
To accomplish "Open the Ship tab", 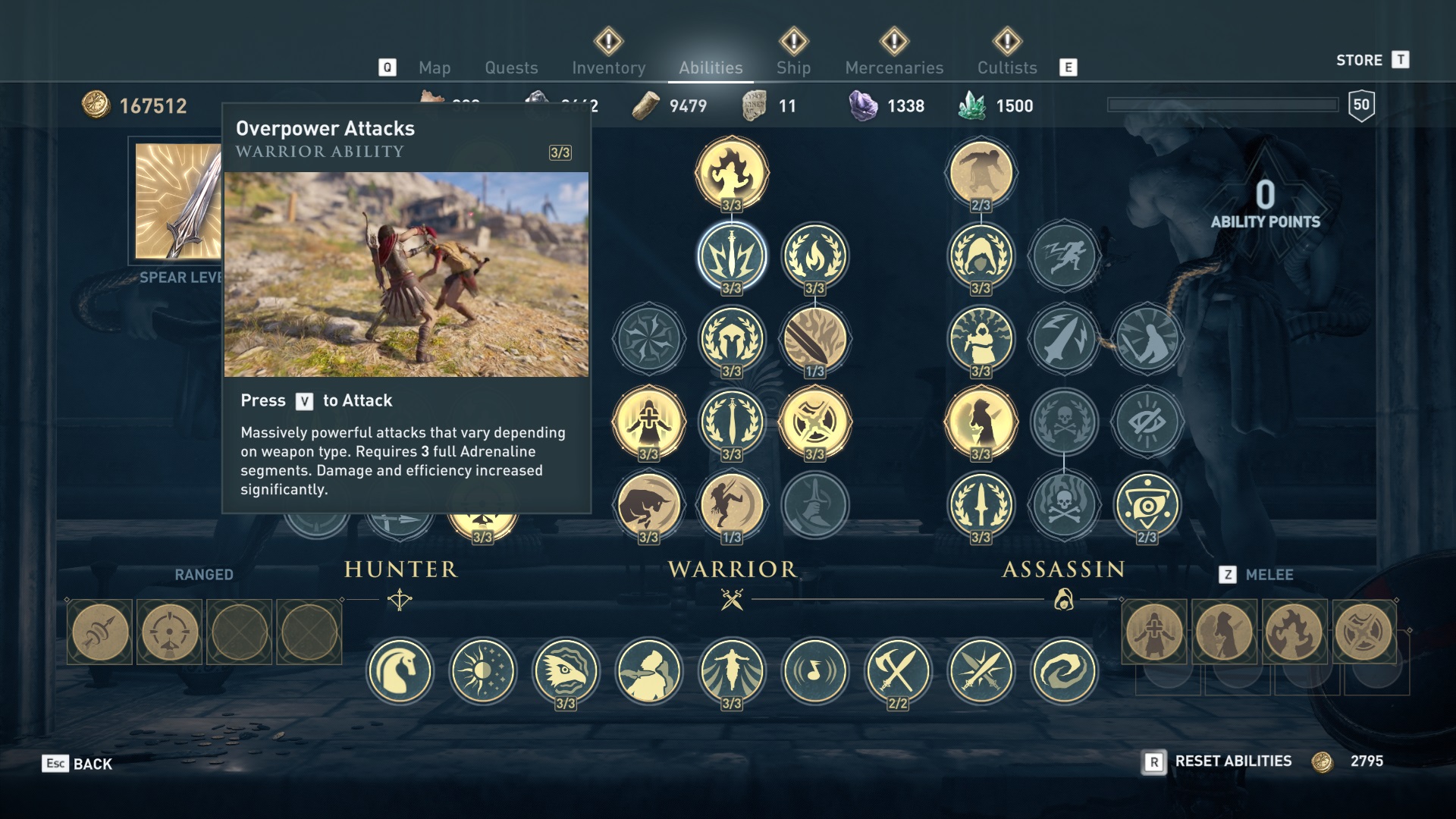I will (x=793, y=68).
